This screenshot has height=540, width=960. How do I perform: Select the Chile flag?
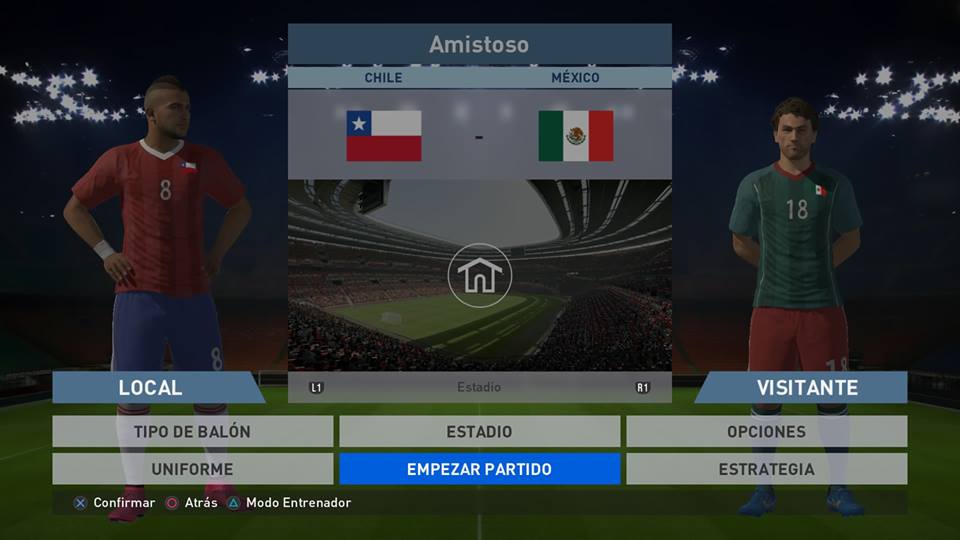pyautogui.click(x=384, y=136)
